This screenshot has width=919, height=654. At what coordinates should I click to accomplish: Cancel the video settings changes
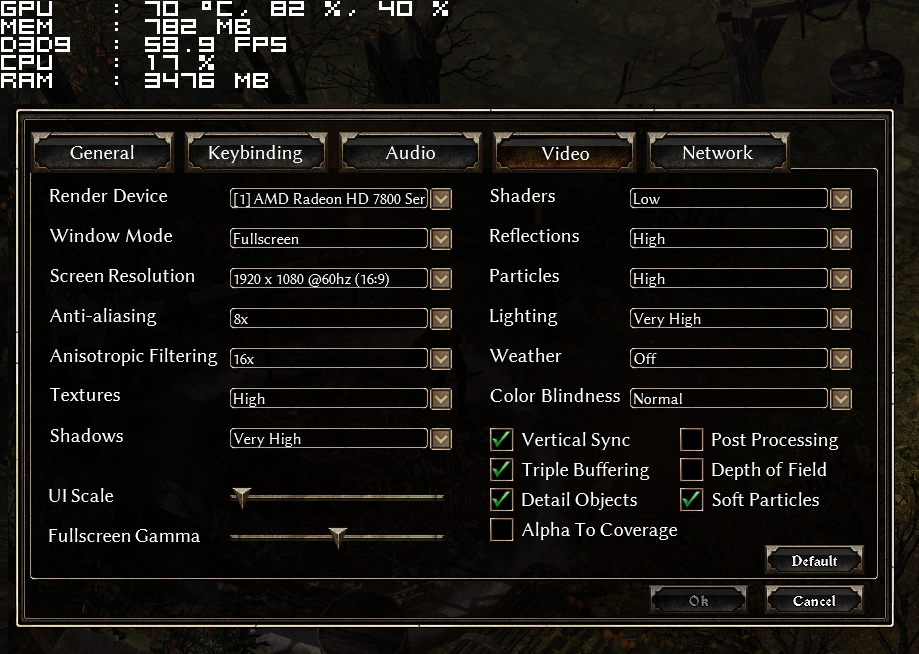coord(814,601)
